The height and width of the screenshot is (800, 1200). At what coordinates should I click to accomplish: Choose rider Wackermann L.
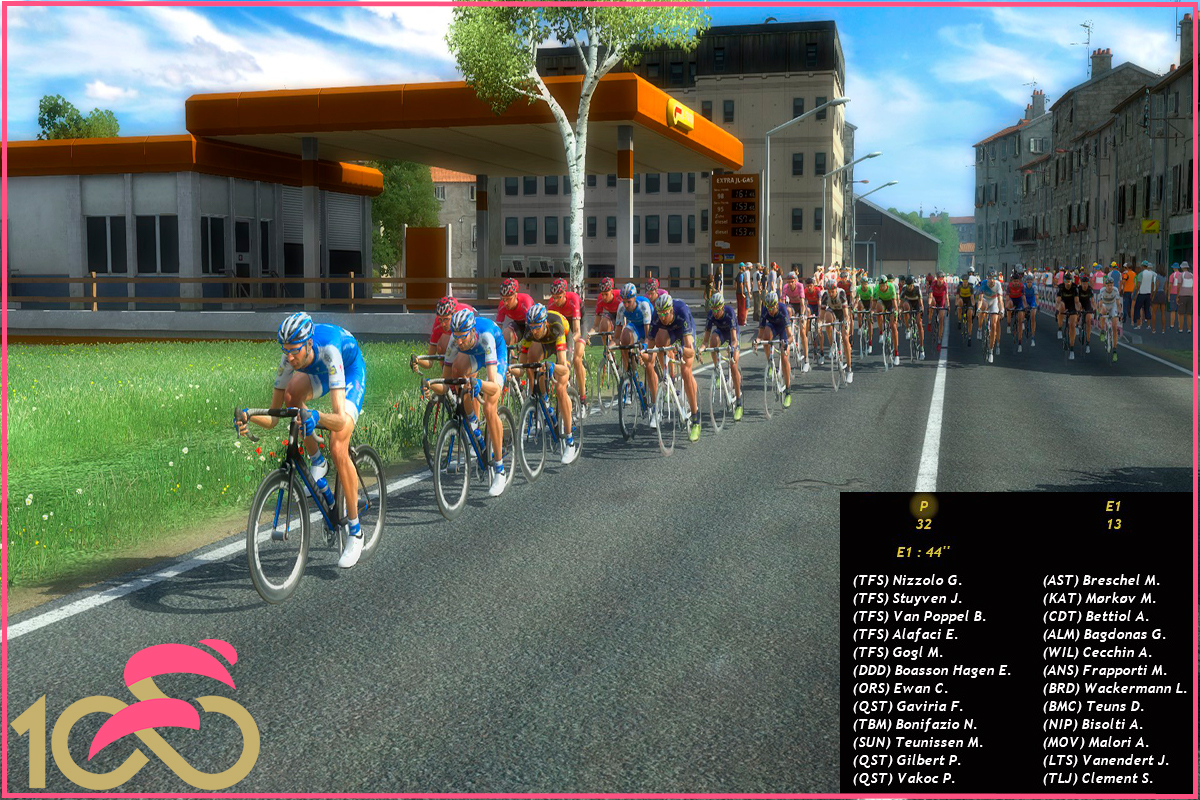(x=1115, y=688)
